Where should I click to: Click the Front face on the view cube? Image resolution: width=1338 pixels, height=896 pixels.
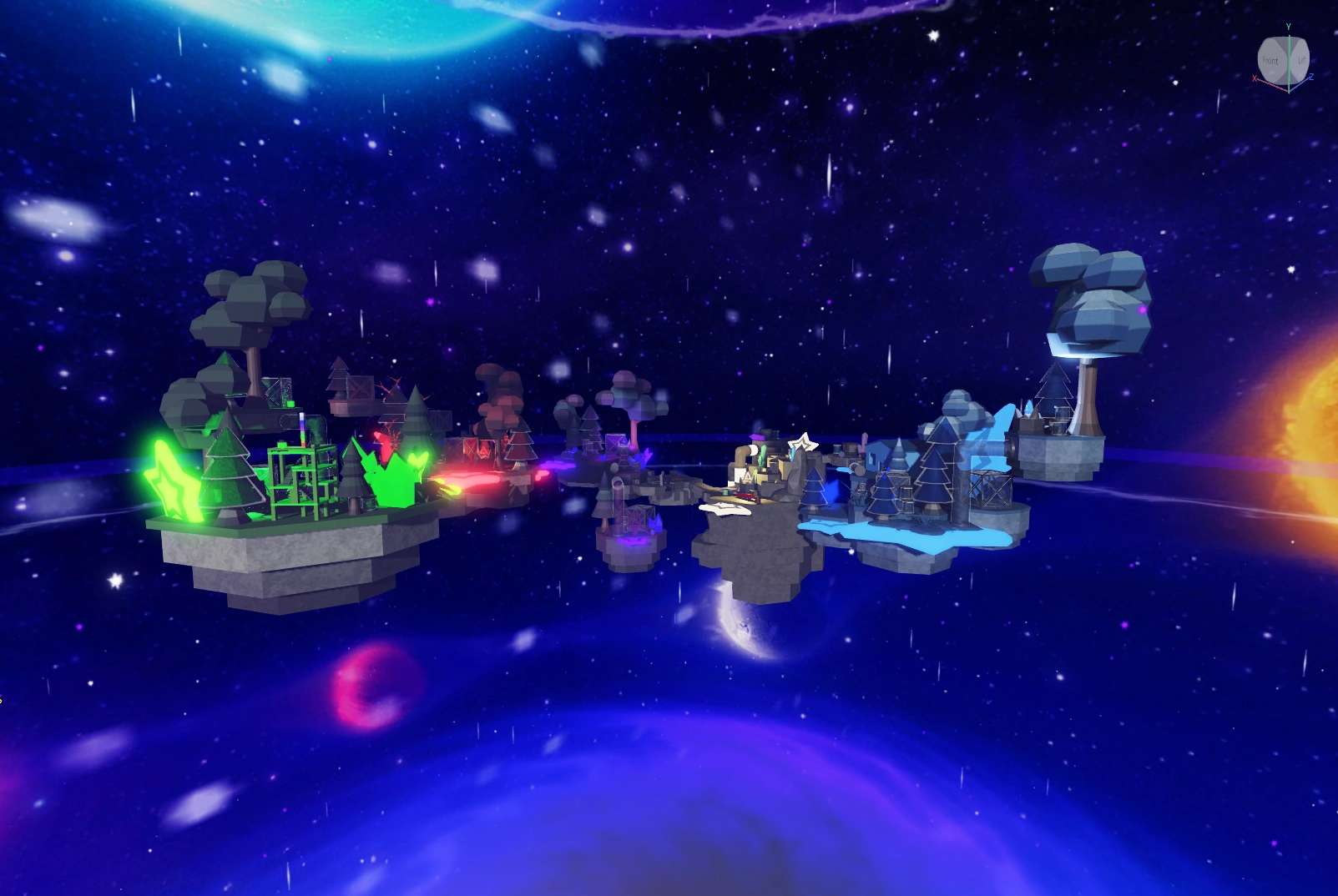(1271, 61)
